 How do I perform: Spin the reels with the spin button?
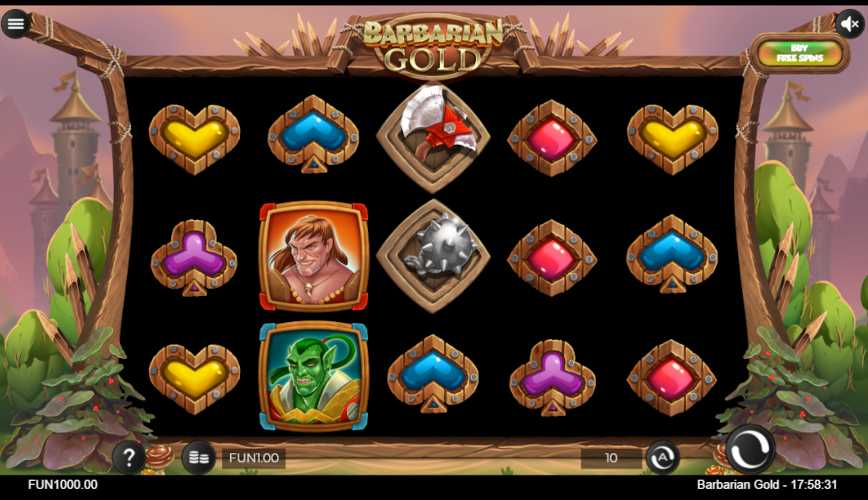tap(749, 450)
